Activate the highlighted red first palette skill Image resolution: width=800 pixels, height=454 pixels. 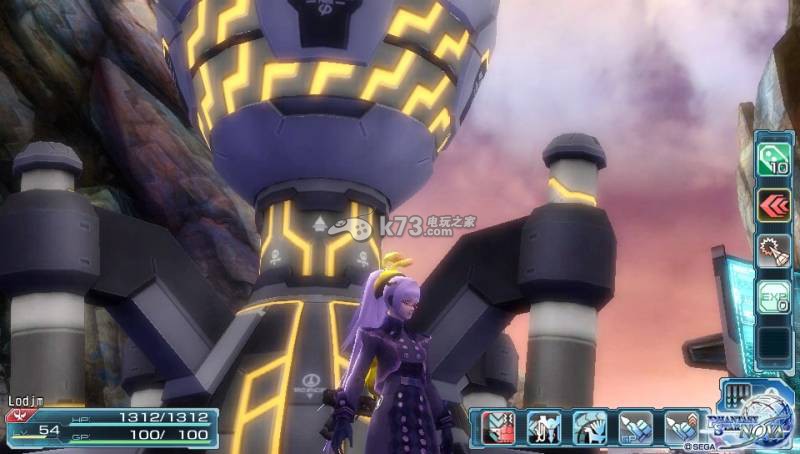(498, 427)
